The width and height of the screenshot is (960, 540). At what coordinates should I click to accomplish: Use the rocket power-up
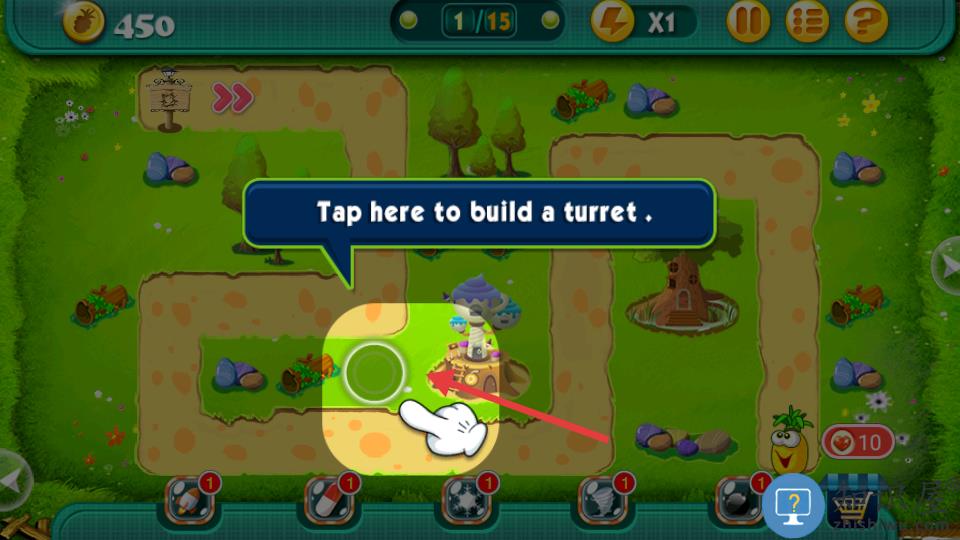click(x=188, y=503)
